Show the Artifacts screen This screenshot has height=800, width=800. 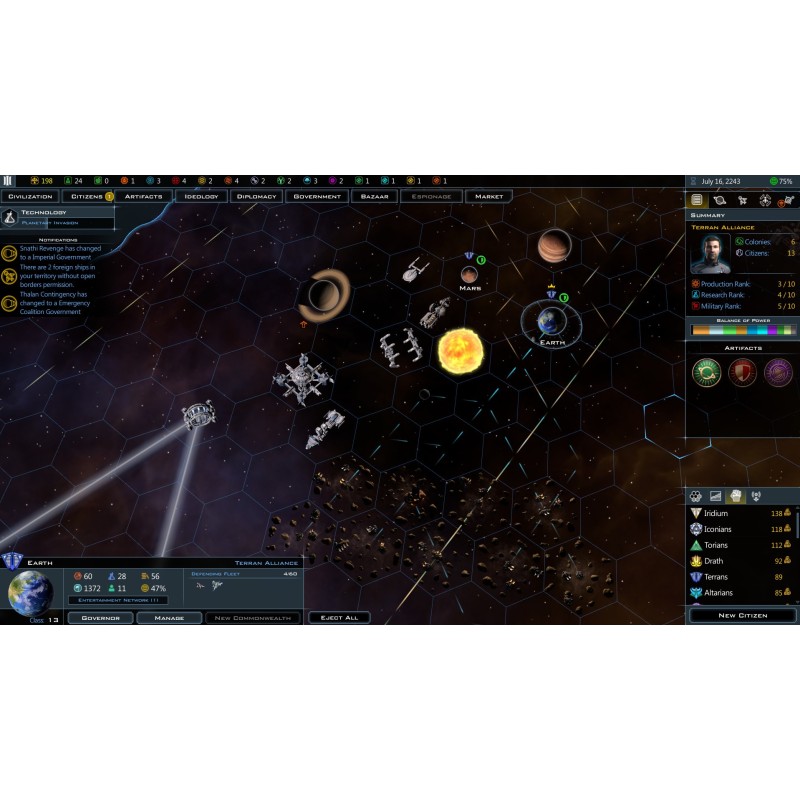(x=143, y=196)
